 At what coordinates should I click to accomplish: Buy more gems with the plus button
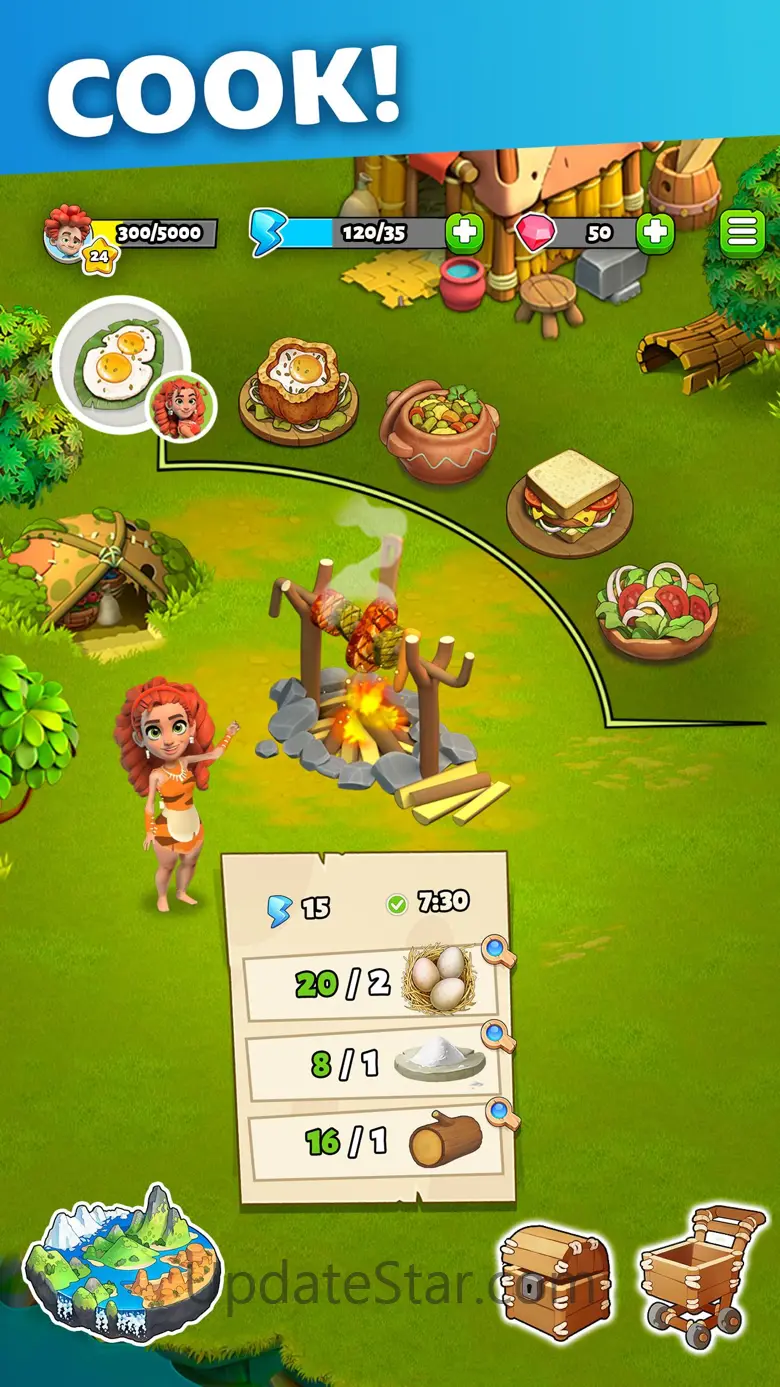[x=655, y=233]
